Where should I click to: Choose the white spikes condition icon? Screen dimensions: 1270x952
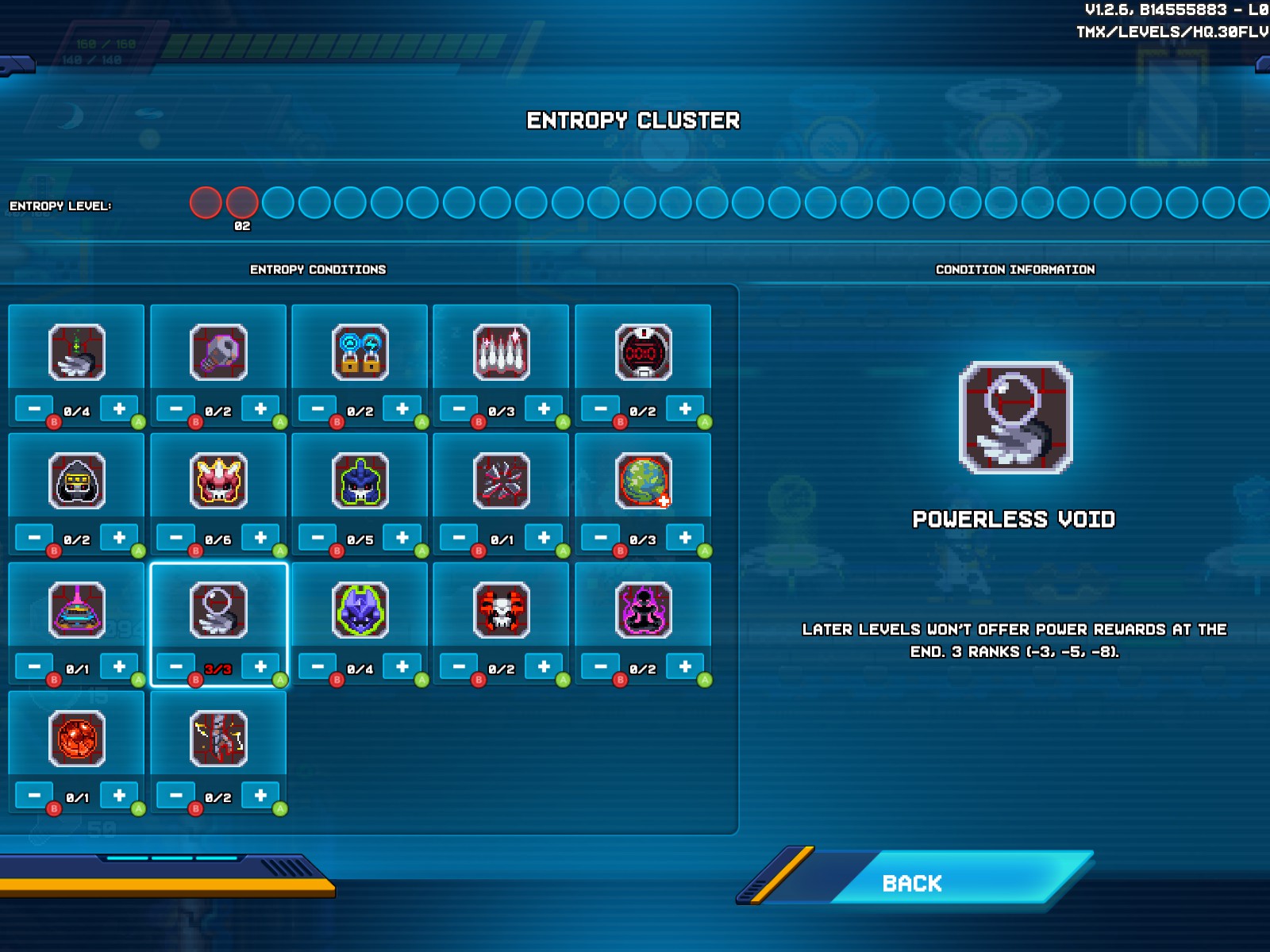click(x=501, y=352)
